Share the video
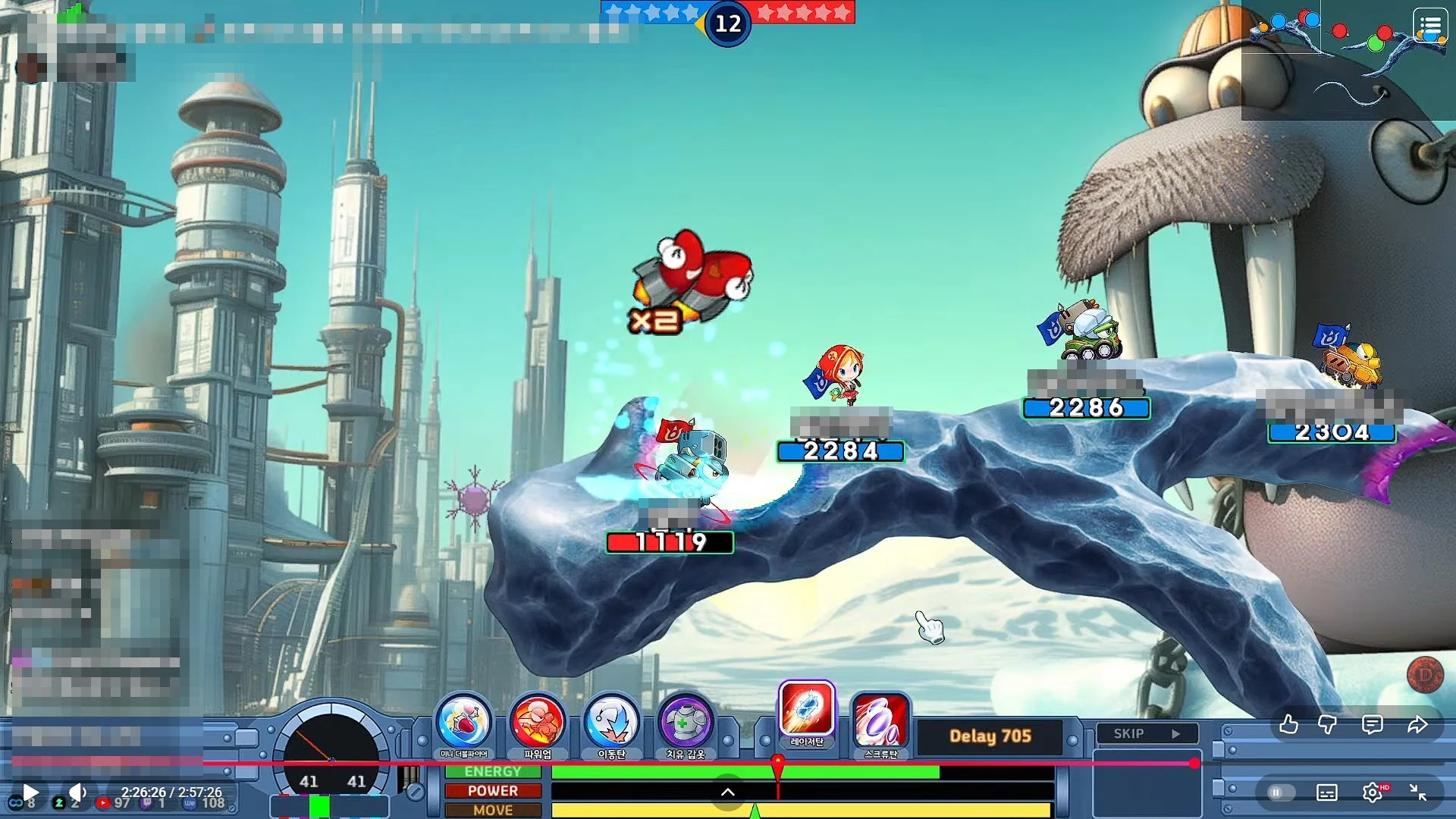1456x819 pixels. (x=1417, y=725)
